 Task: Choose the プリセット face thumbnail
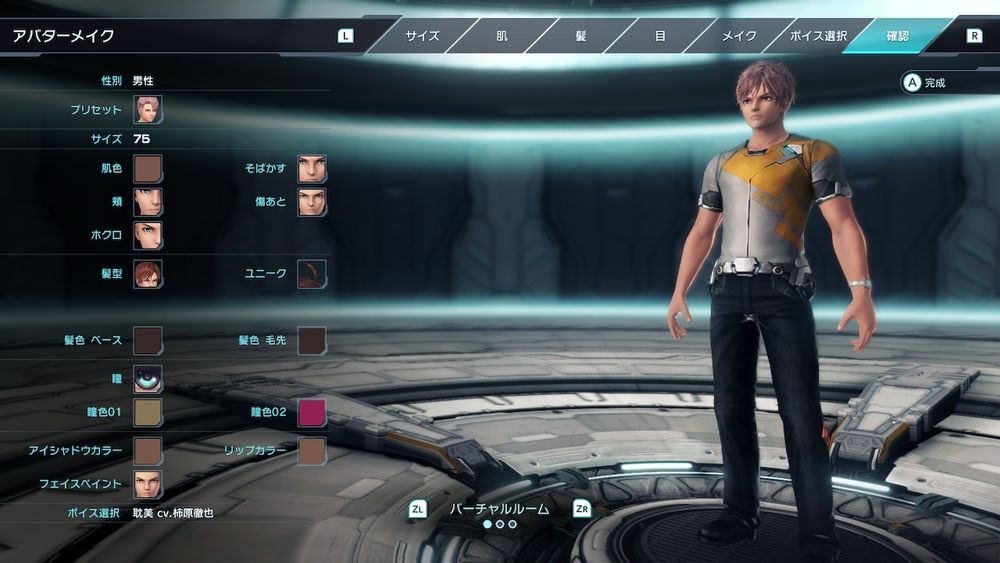148,109
